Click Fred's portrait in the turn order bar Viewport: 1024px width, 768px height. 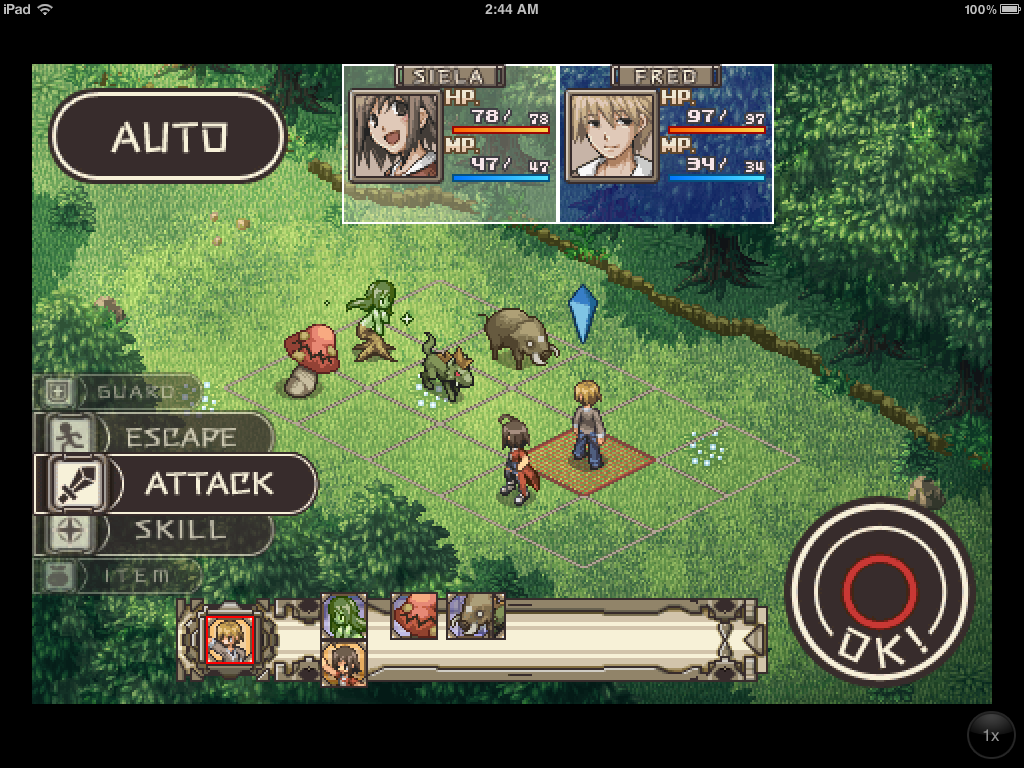point(229,639)
